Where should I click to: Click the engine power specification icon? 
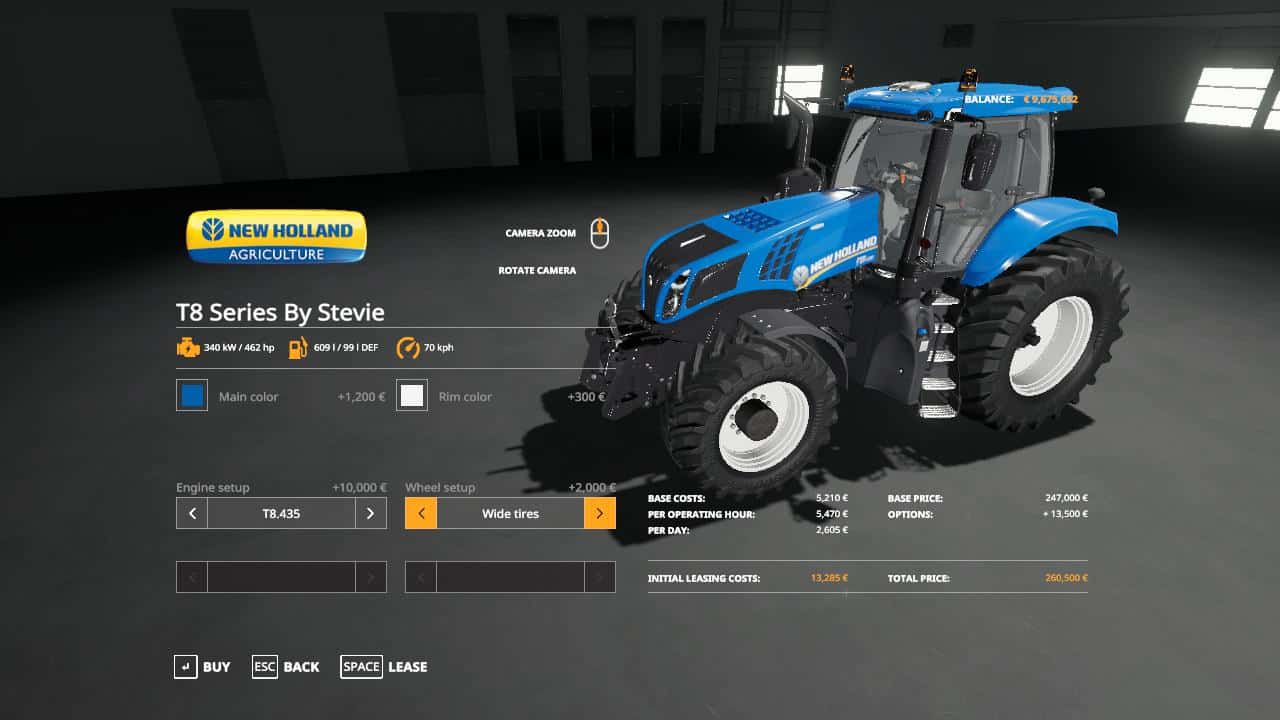(x=190, y=347)
